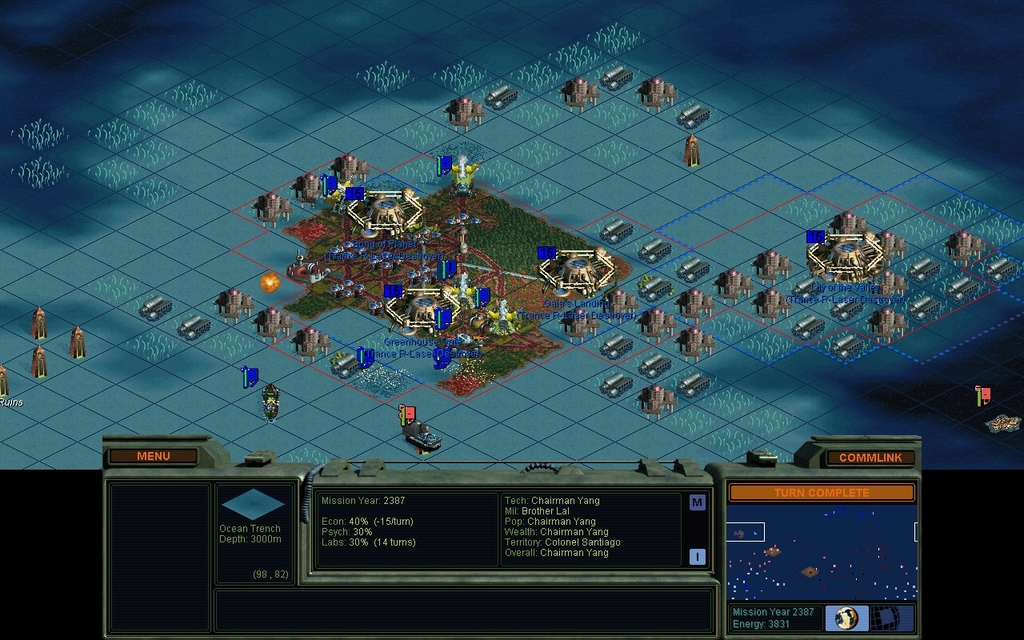
Task: Click the I button on the info panel
Action: (697, 557)
